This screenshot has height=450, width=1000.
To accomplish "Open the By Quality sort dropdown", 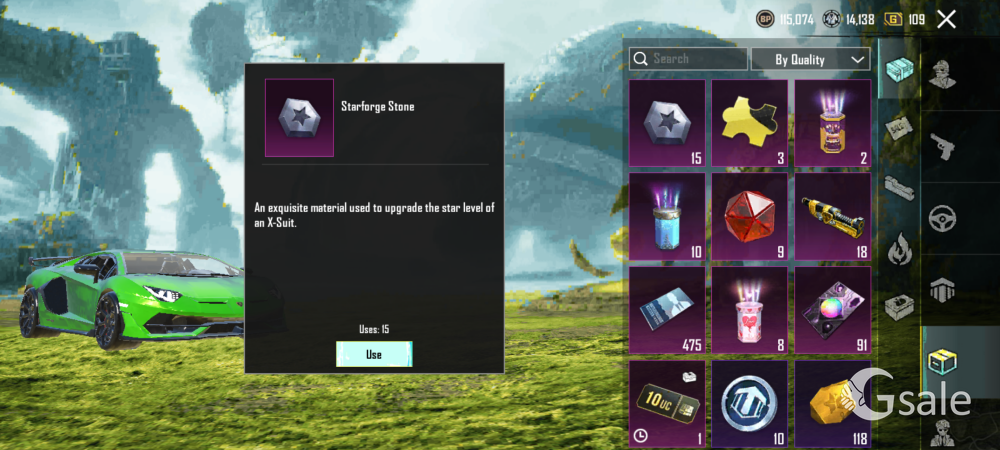I will pyautogui.click(x=810, y=59).
